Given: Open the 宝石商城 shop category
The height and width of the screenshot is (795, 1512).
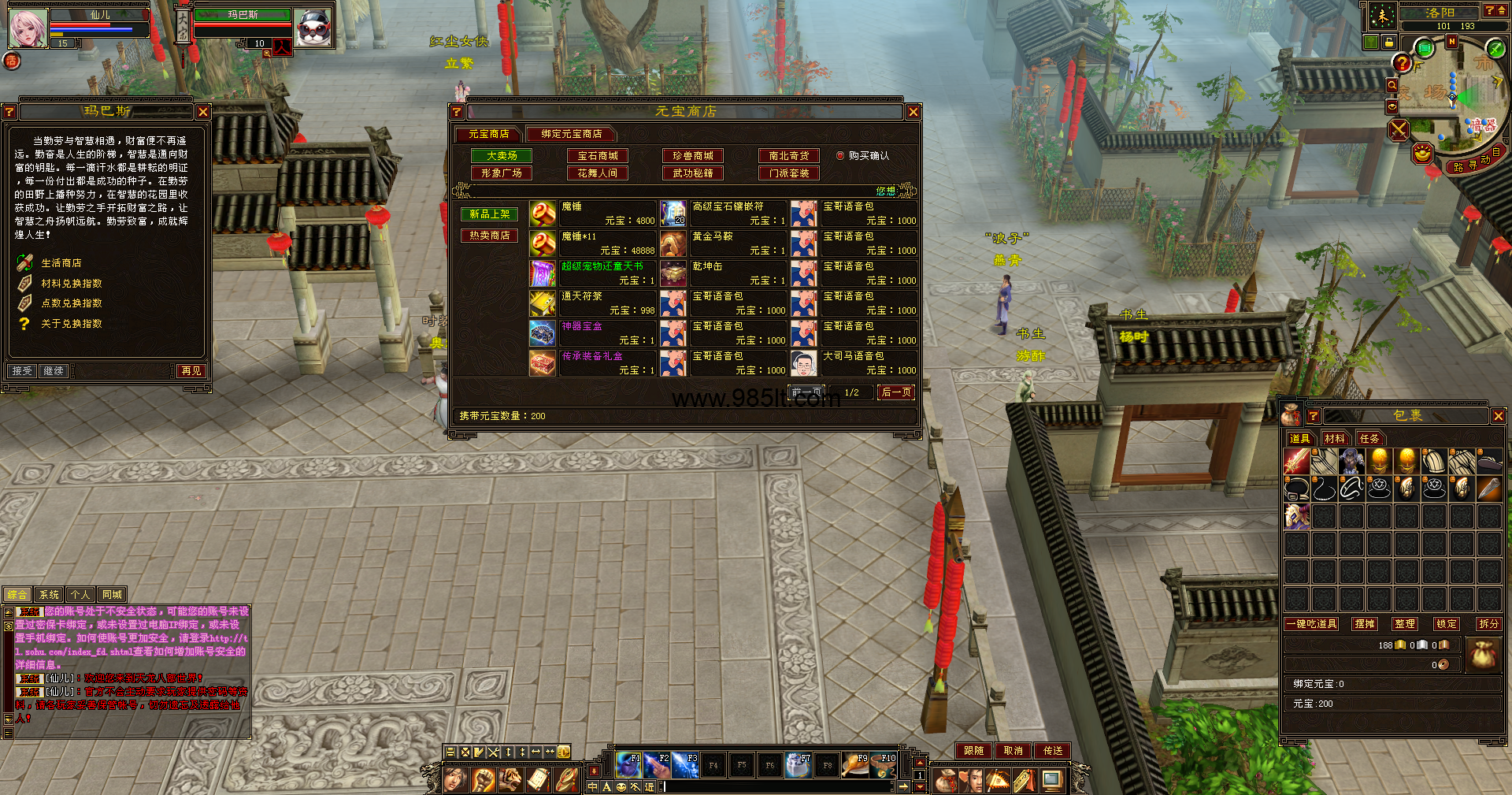Looking at the screenshot, I should pyautogui.click(x=598, y=156).
